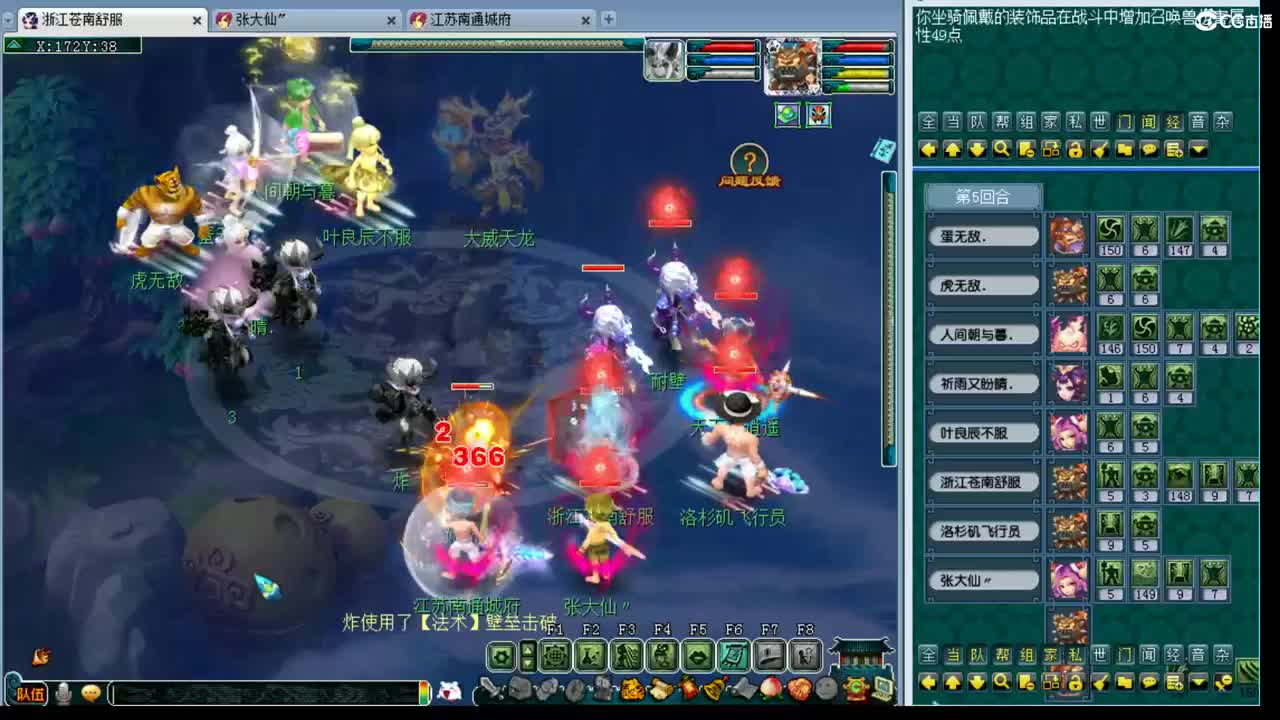Toggle the padlock icon in the chat toolbar
The width and height of the screenshot is (1280, 720).
[1076, 148]
